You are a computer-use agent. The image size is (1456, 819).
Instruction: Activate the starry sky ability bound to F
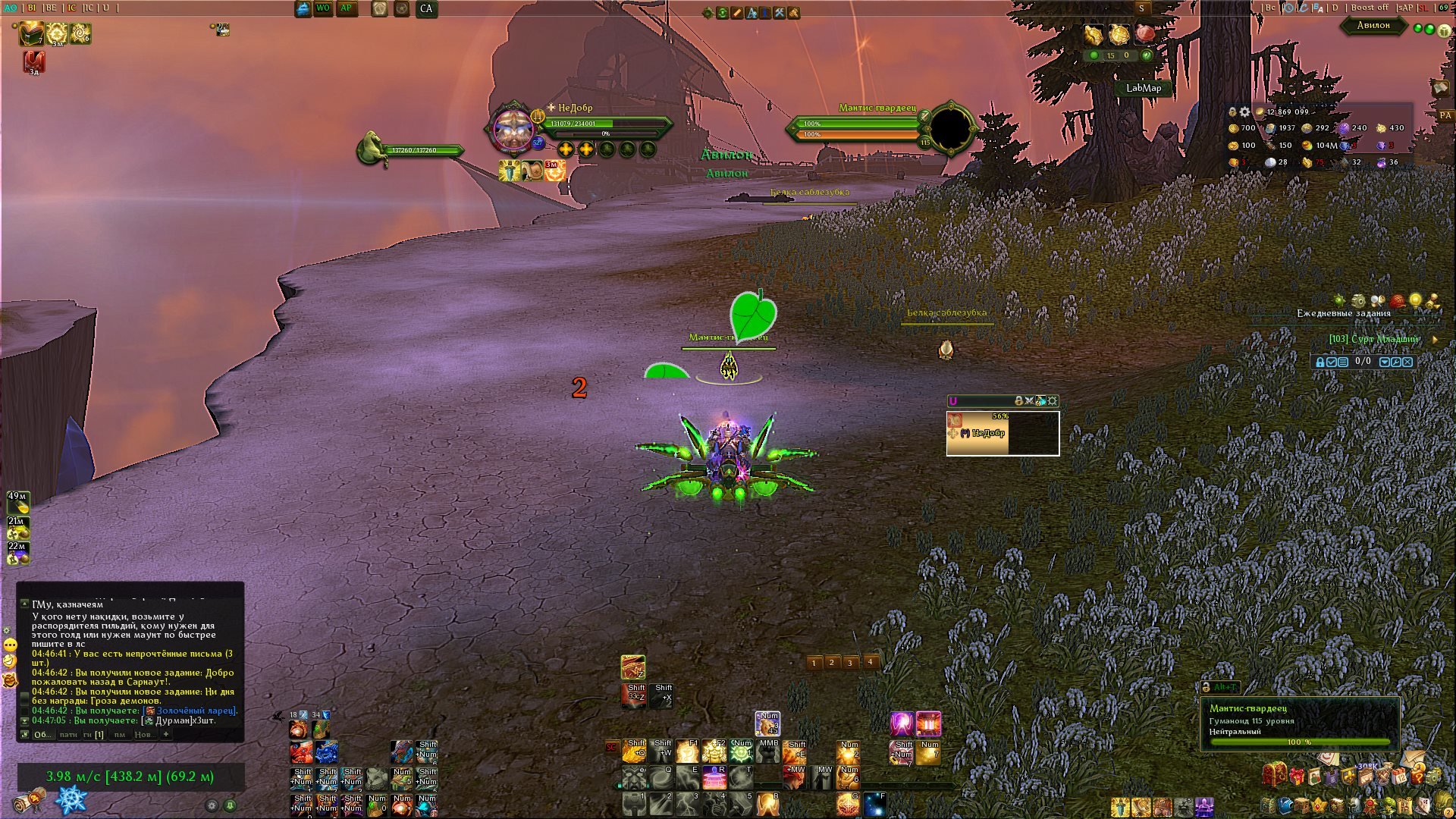point(875,804)
